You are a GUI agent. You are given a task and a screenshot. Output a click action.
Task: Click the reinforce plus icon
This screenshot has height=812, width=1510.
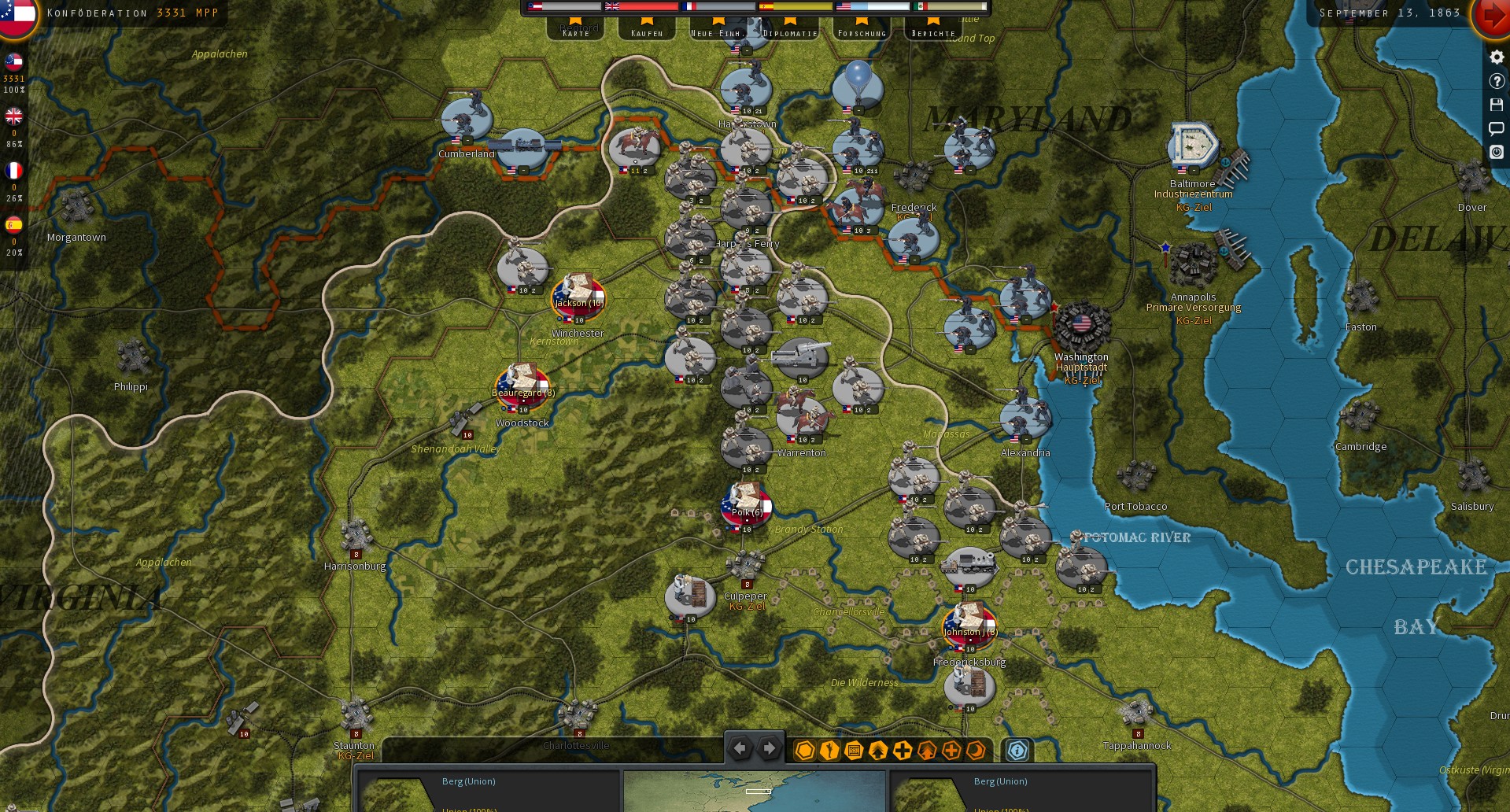pos(902,750)
